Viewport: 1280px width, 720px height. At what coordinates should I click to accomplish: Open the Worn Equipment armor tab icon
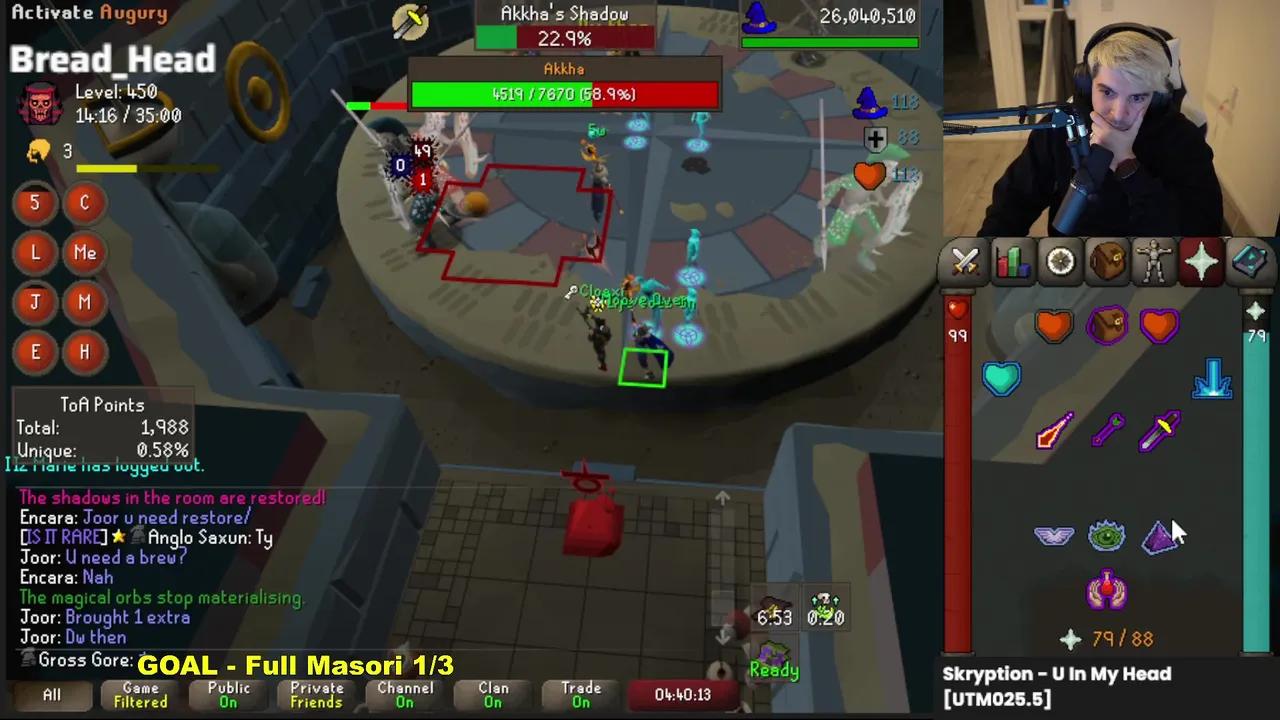1155,261
